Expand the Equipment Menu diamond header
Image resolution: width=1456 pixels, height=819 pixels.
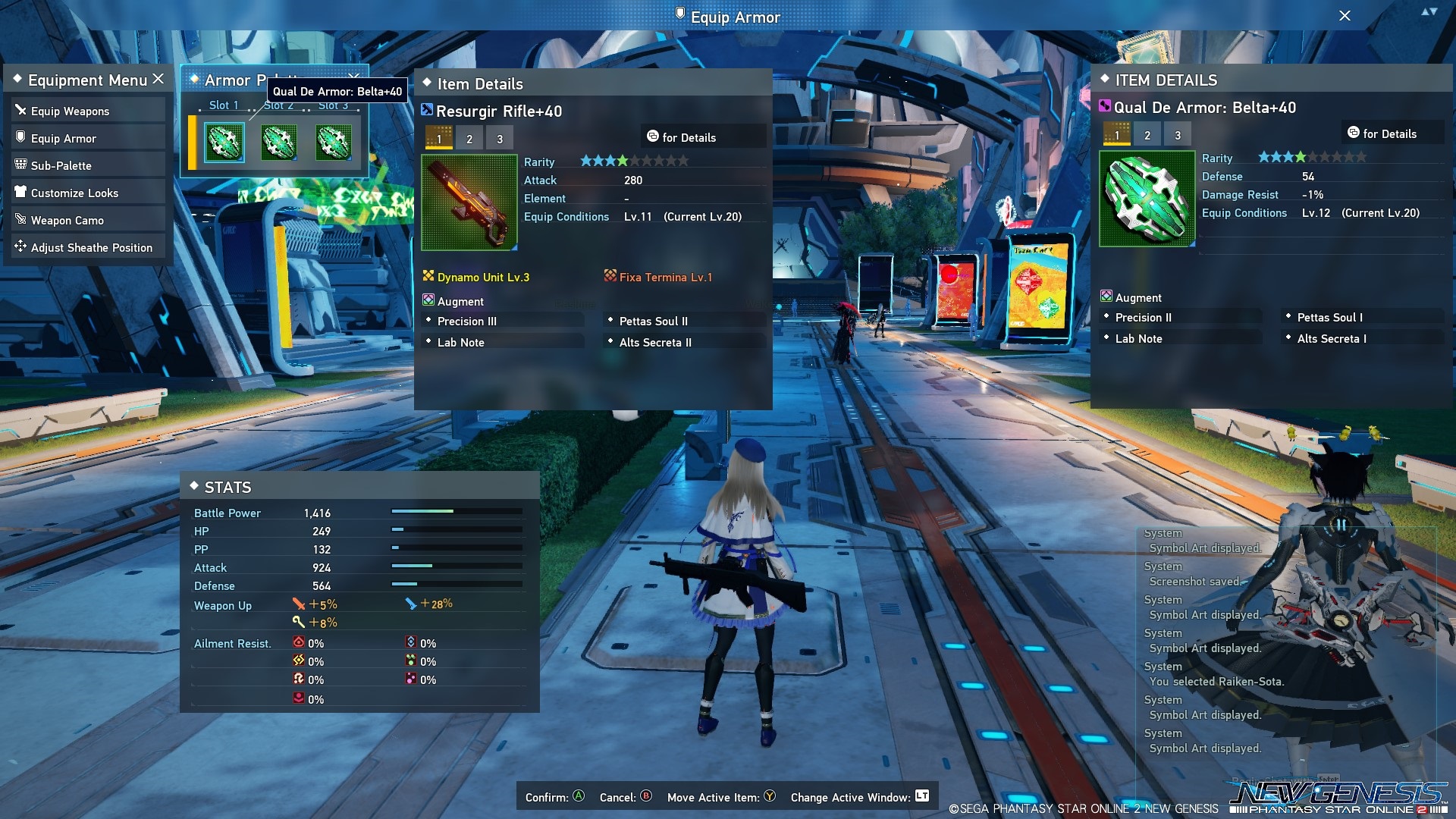click(x=17, y=79)
